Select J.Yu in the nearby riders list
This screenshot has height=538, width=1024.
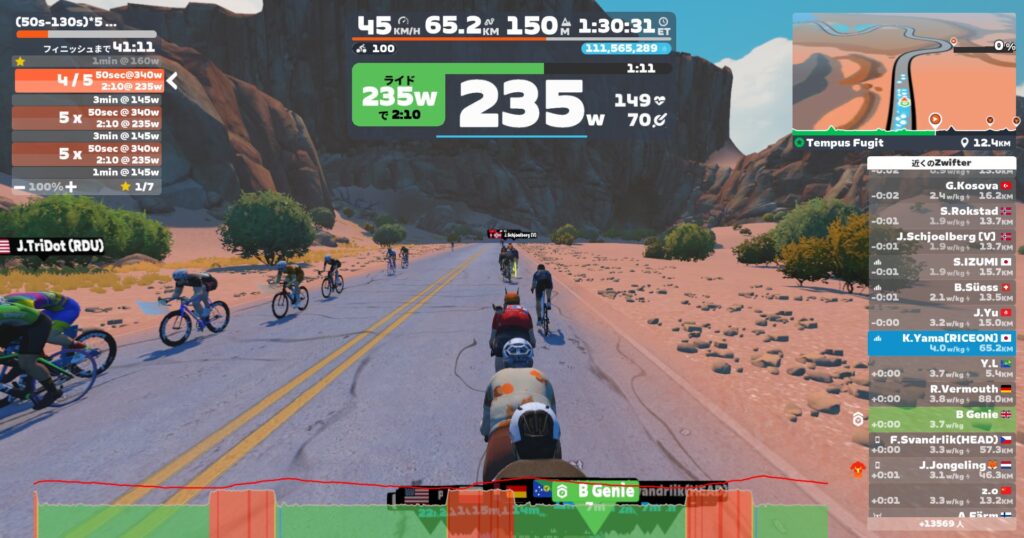tap(940, 317)
